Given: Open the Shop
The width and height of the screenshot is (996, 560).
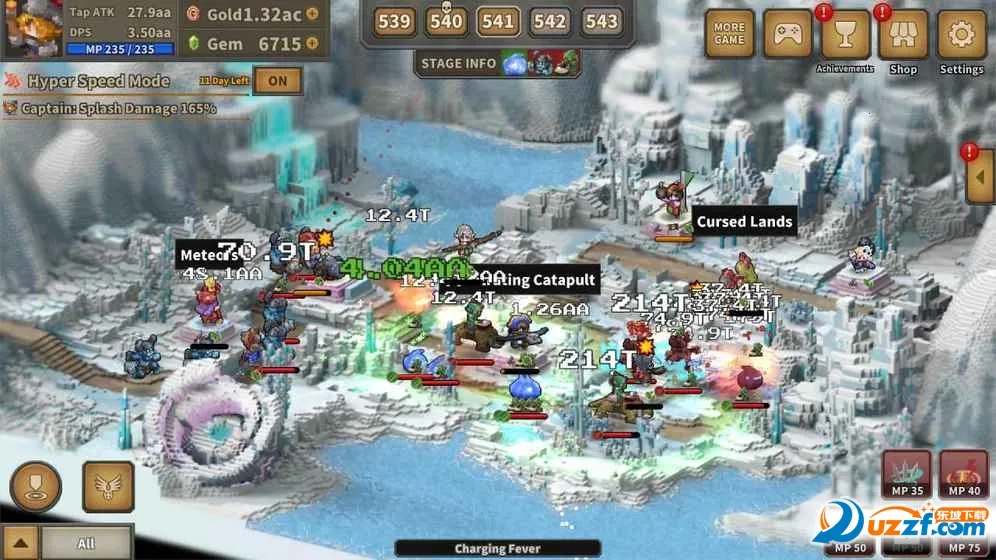Looking at the screenshot, I should (903, 35).
